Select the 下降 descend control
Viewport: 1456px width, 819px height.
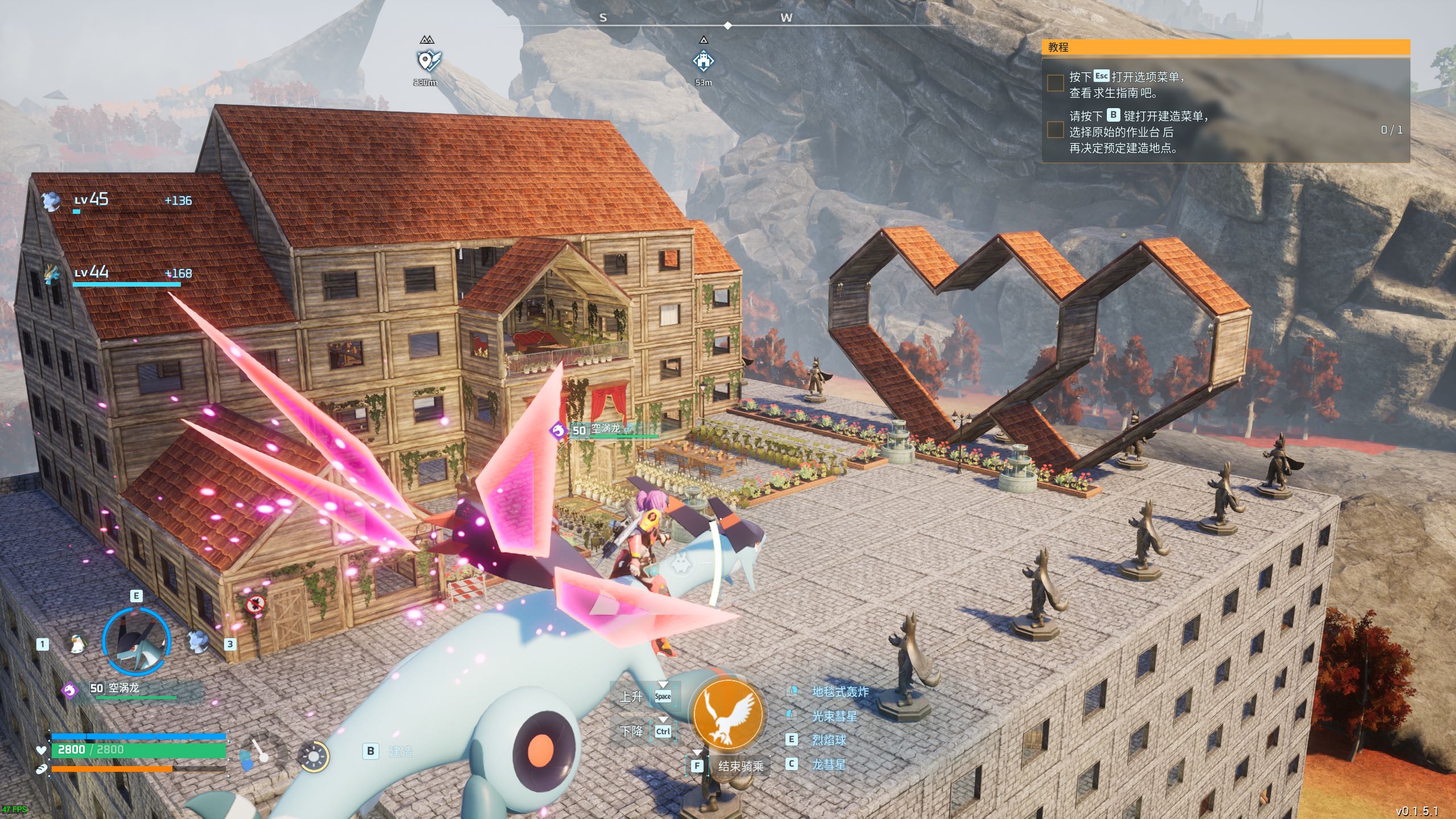[631, 731]
